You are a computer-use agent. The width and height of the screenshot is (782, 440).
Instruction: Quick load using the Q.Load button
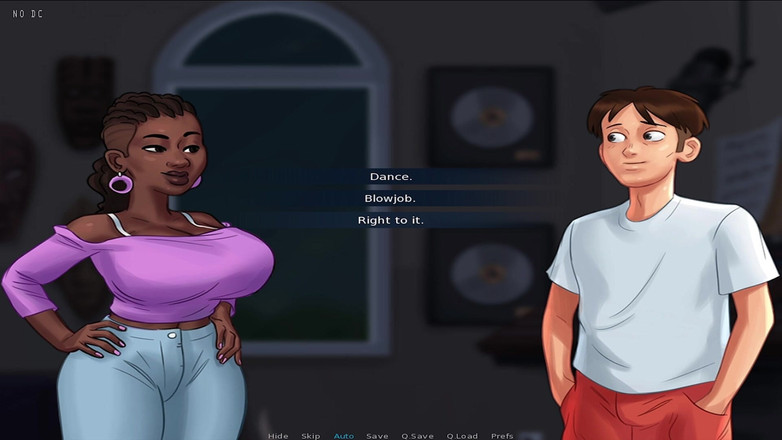click(462, 436)
